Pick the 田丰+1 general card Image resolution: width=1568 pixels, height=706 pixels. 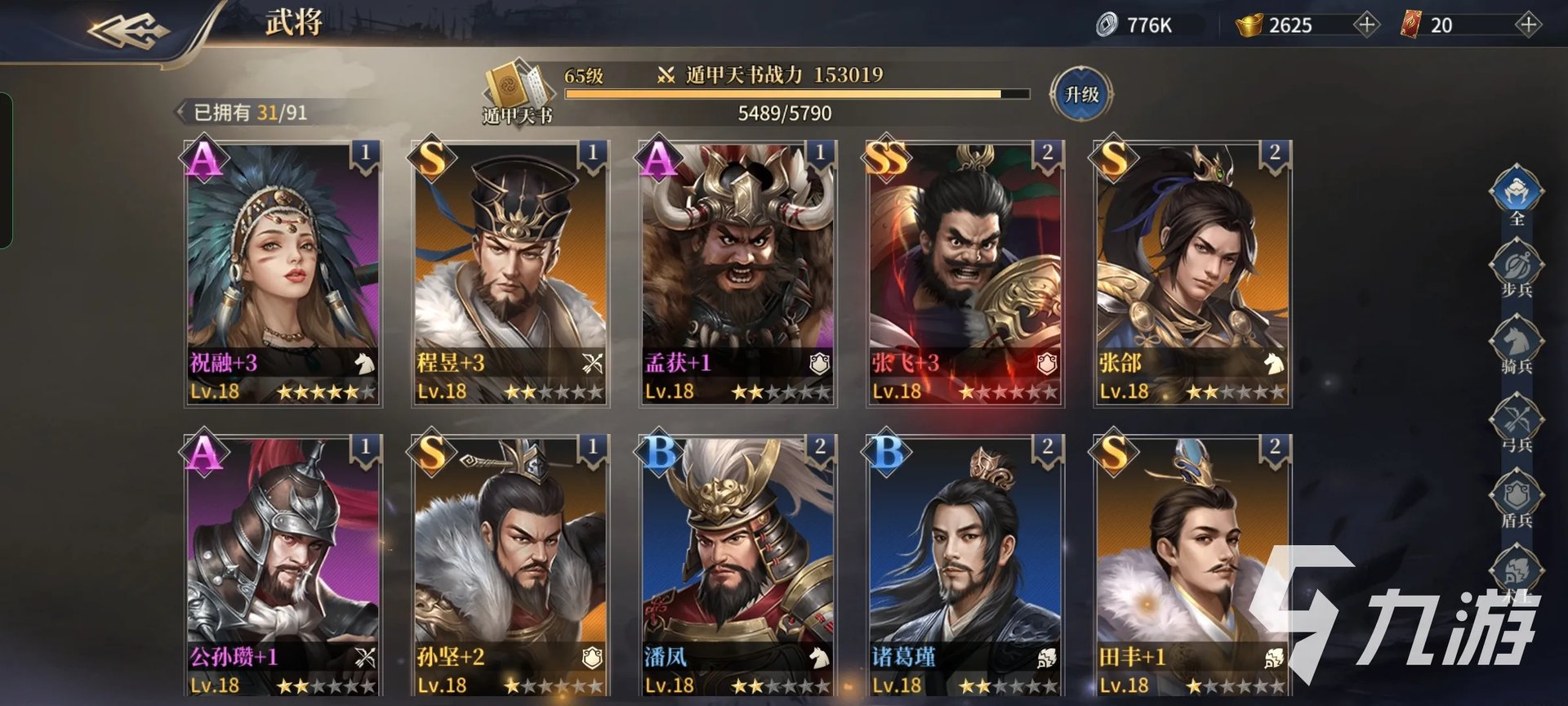pos(1192,565)
